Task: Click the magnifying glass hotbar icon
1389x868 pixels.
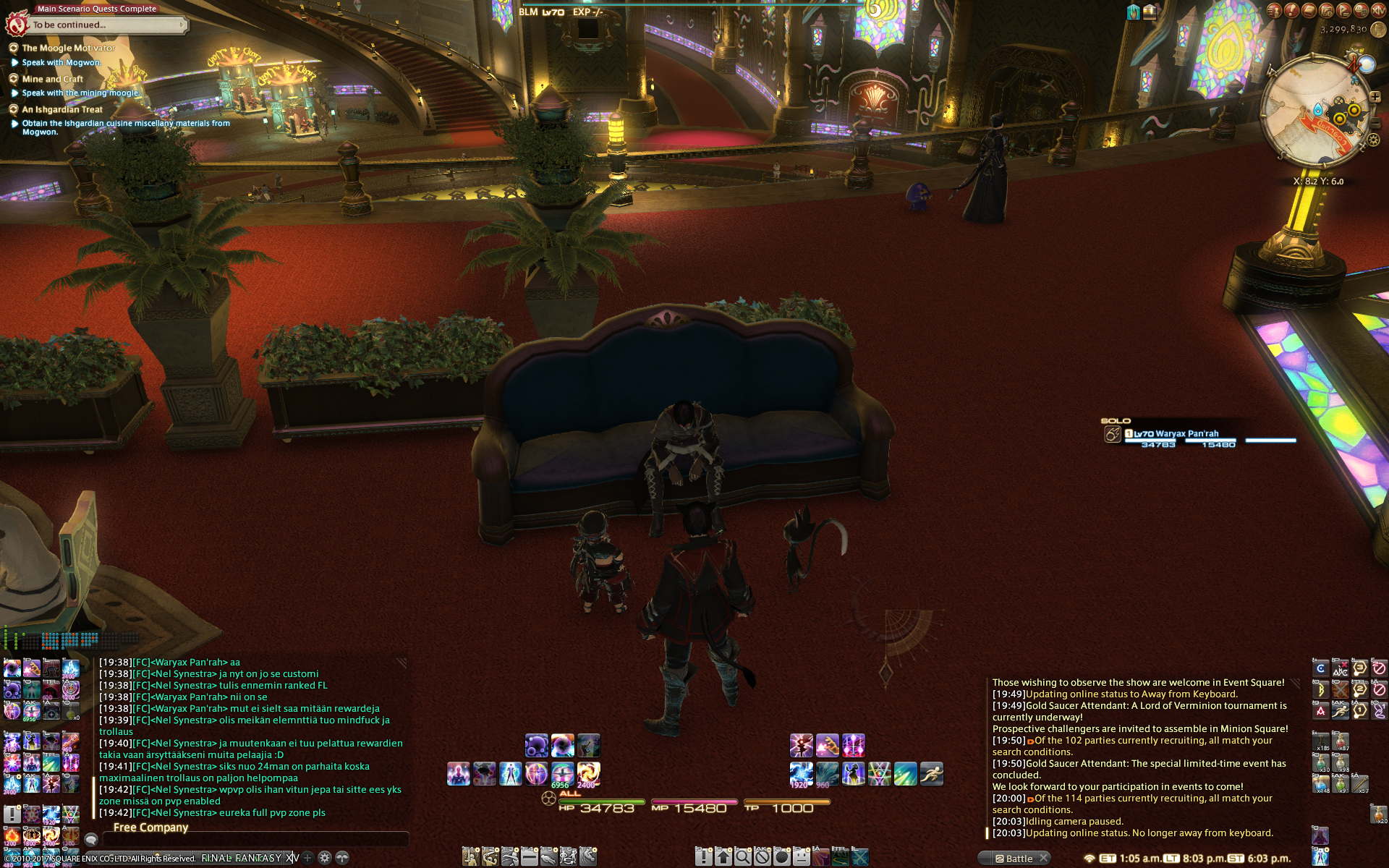Action: pyautogui.click(x=743, y=857)
